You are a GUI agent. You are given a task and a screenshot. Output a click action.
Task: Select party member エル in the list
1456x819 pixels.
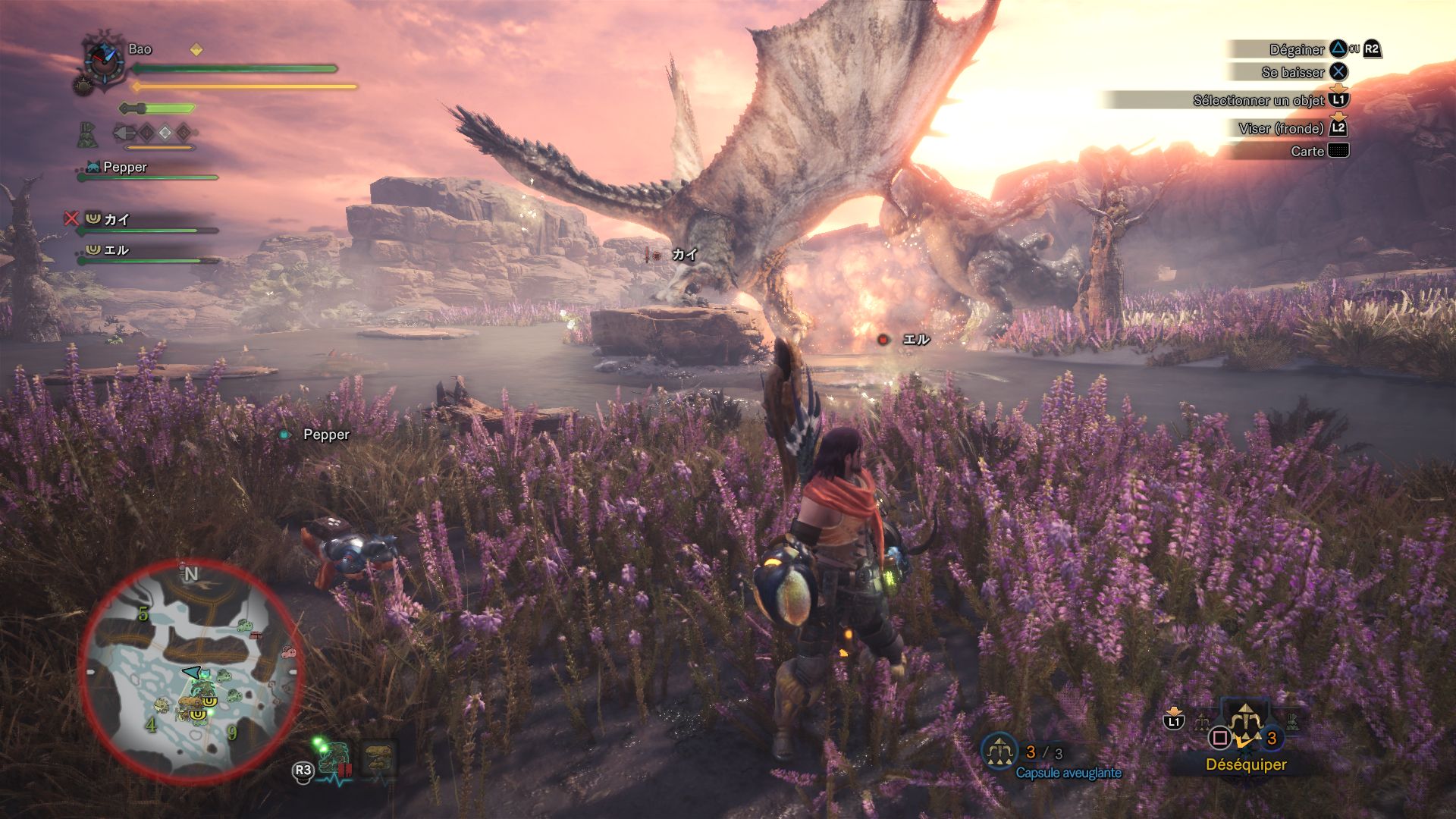click(116, 250)
